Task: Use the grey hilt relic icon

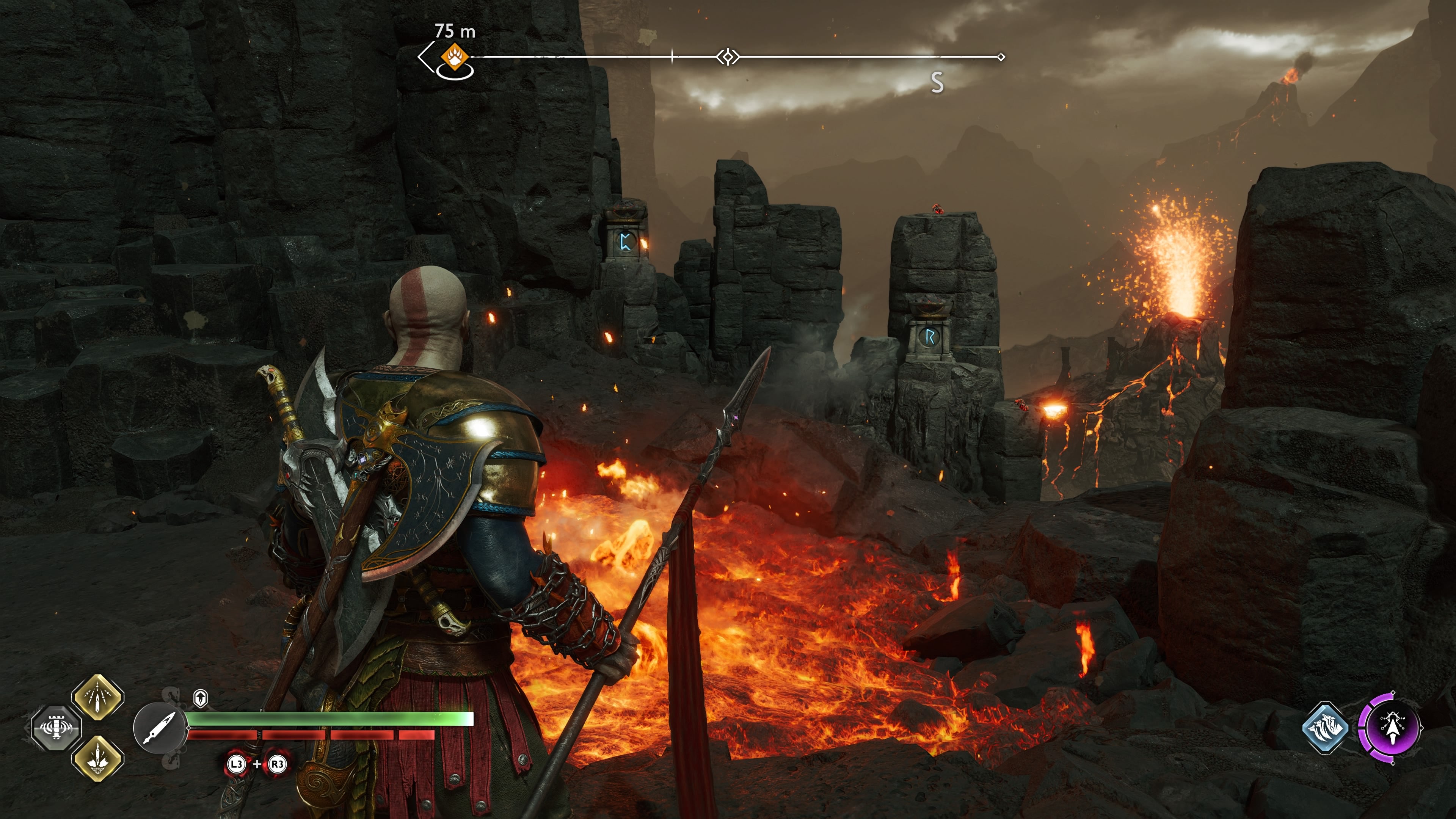Action: click(x=56, y=728)
